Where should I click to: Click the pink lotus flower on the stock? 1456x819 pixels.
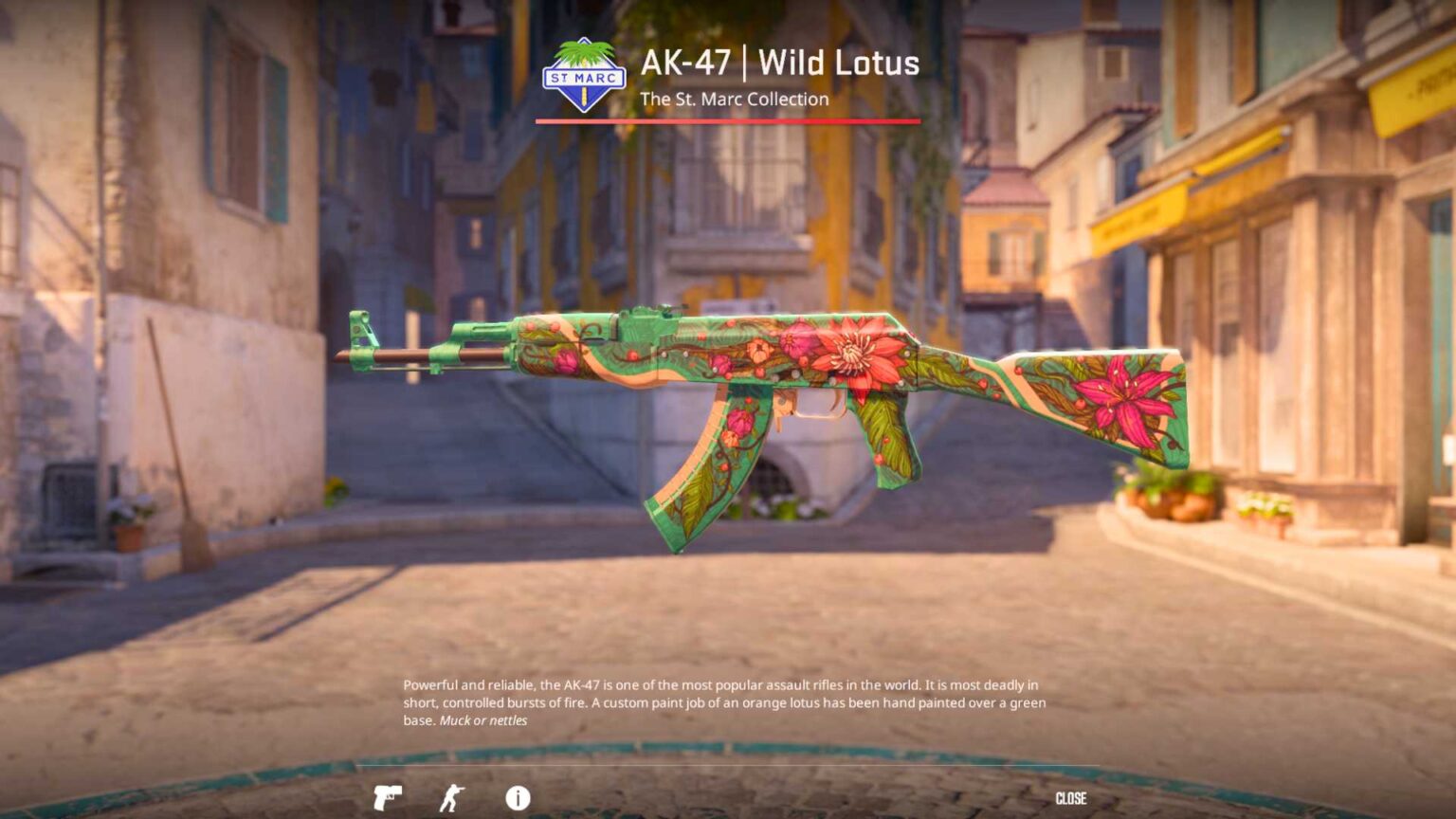[x=1123, y=398]
